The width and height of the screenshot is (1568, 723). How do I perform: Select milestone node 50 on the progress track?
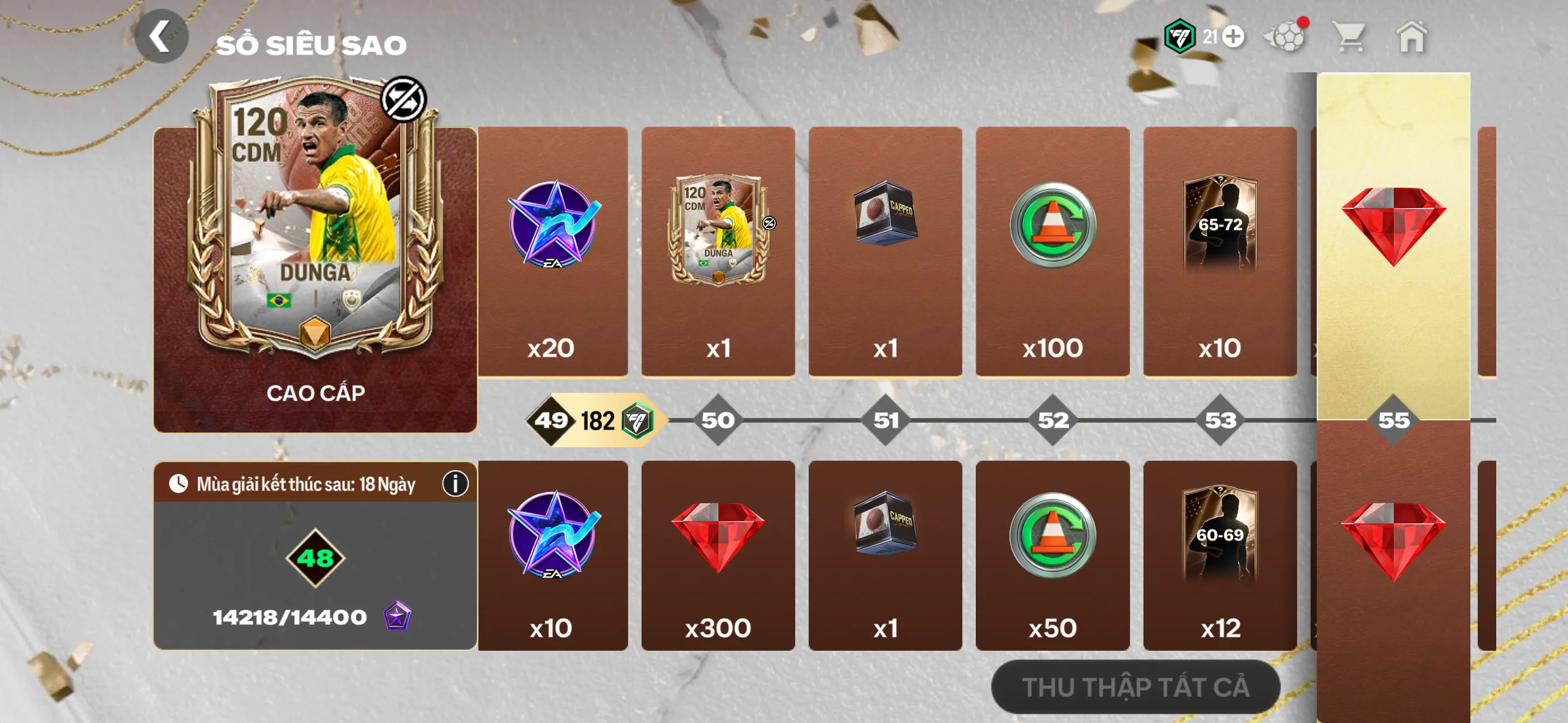pyautogui.click(x=718, y=419)
